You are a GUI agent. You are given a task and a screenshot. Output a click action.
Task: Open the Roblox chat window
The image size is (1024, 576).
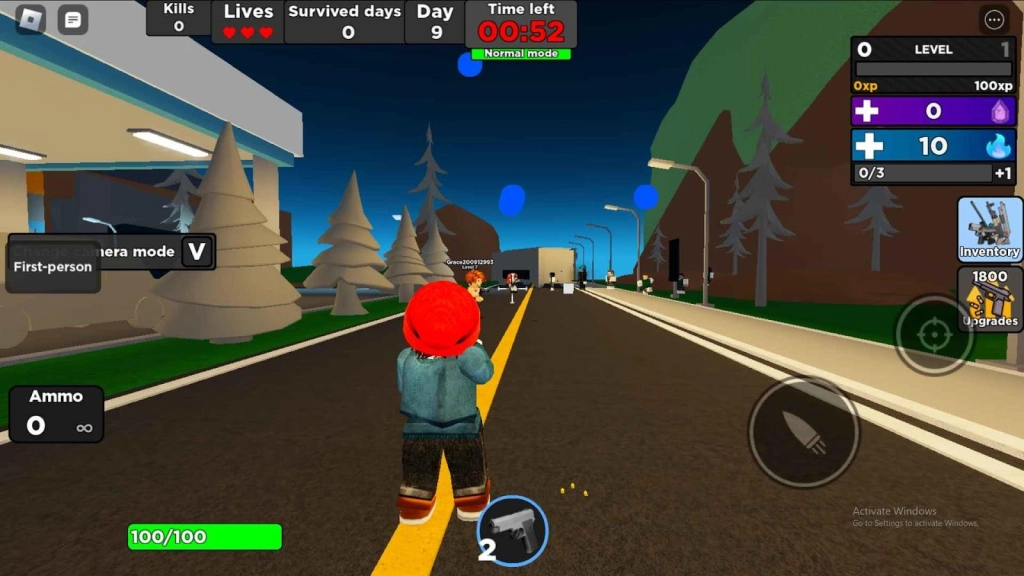click(x=72, y=19)
